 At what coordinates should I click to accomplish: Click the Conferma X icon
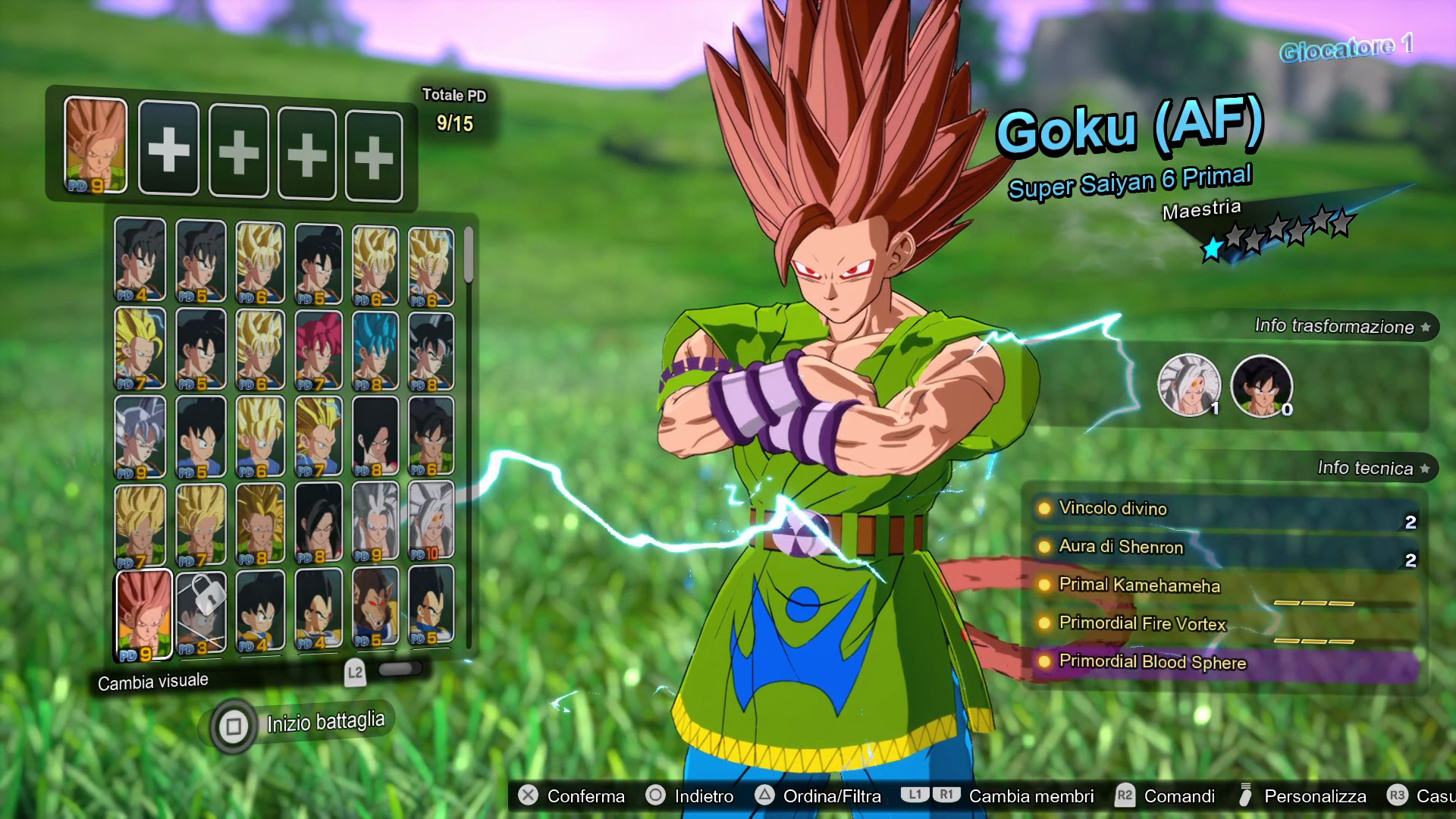(x=526, y=796)
